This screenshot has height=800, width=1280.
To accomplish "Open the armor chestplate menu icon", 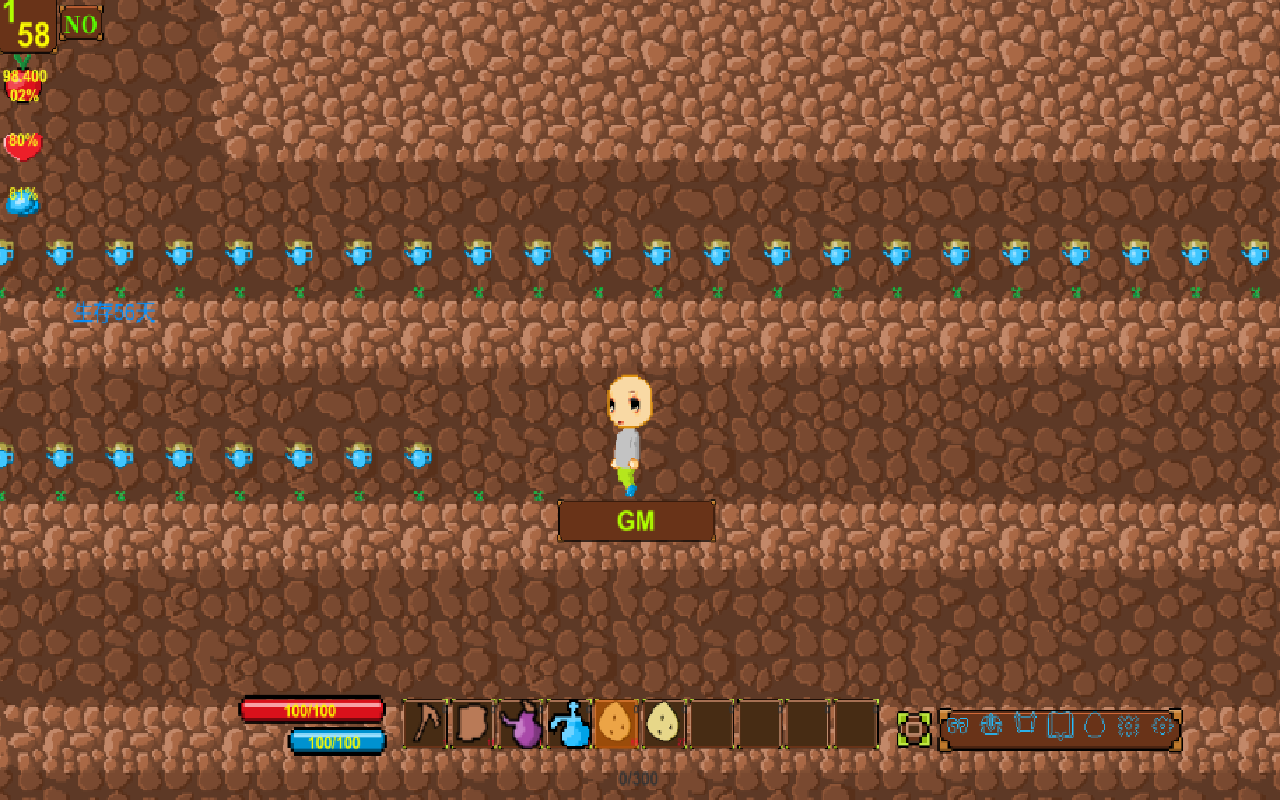I will click(991, 725).
